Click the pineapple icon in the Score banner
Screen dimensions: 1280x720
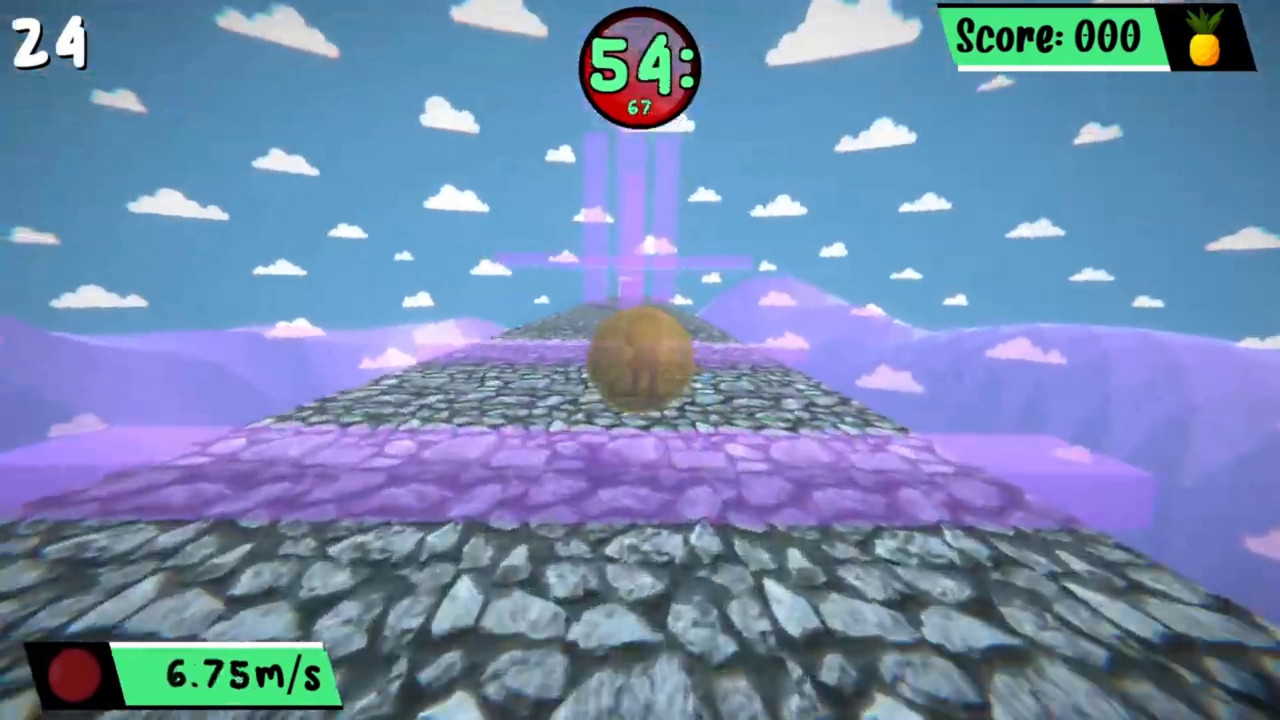(x=1205, y=40)
